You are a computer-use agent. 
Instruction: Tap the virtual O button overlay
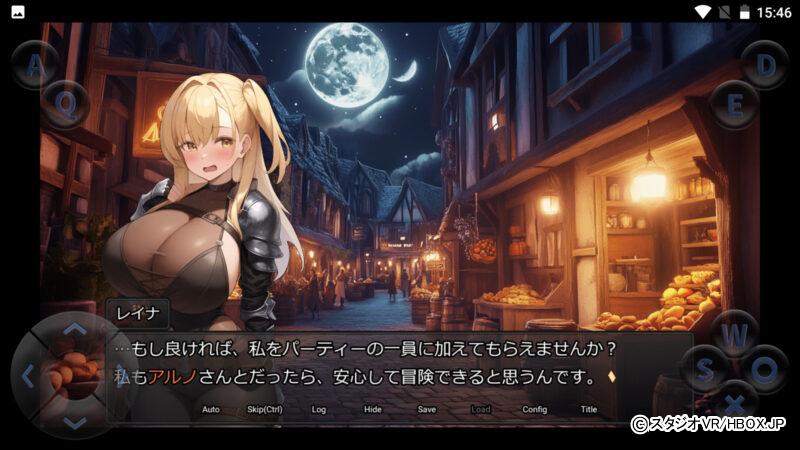pyautogui.click(x=765, y=369)
